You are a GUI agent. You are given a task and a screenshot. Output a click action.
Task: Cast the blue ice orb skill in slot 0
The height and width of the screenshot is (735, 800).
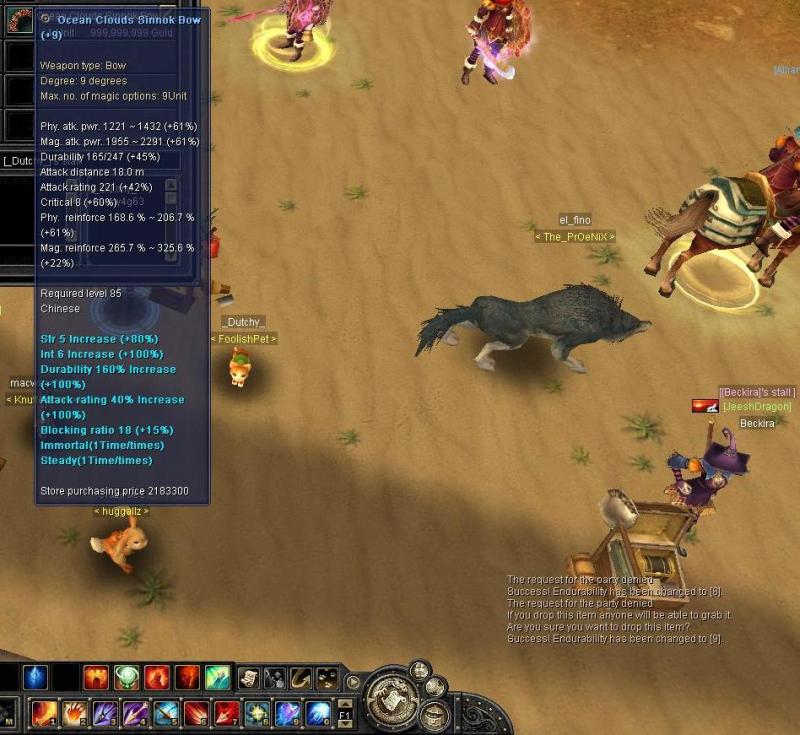[x=319, y=713]
